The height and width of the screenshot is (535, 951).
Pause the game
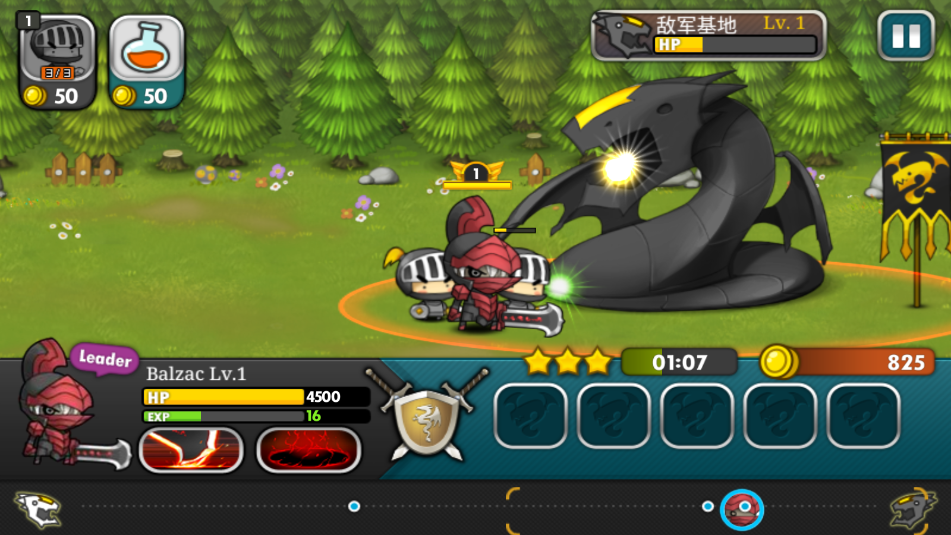coord(905,36)
